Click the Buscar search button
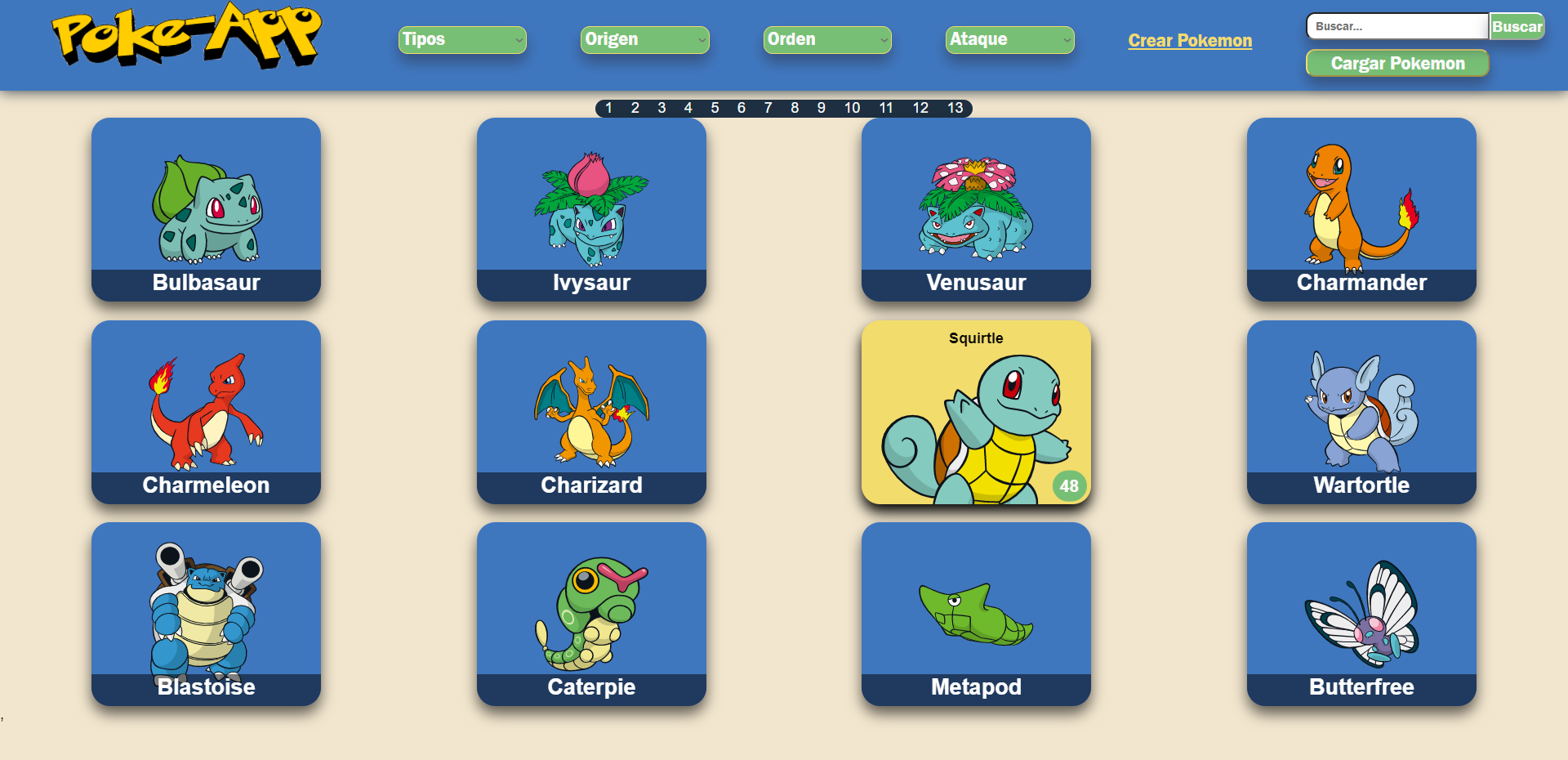 coord(1517,25)
